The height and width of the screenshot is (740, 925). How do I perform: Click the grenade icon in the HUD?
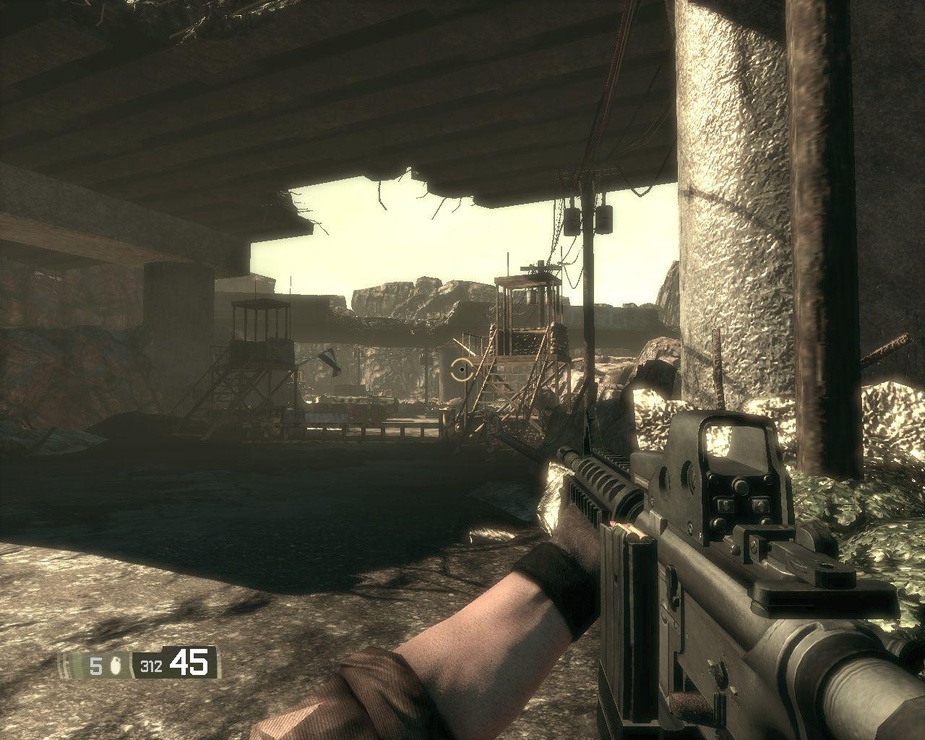[x=118, y=664]
